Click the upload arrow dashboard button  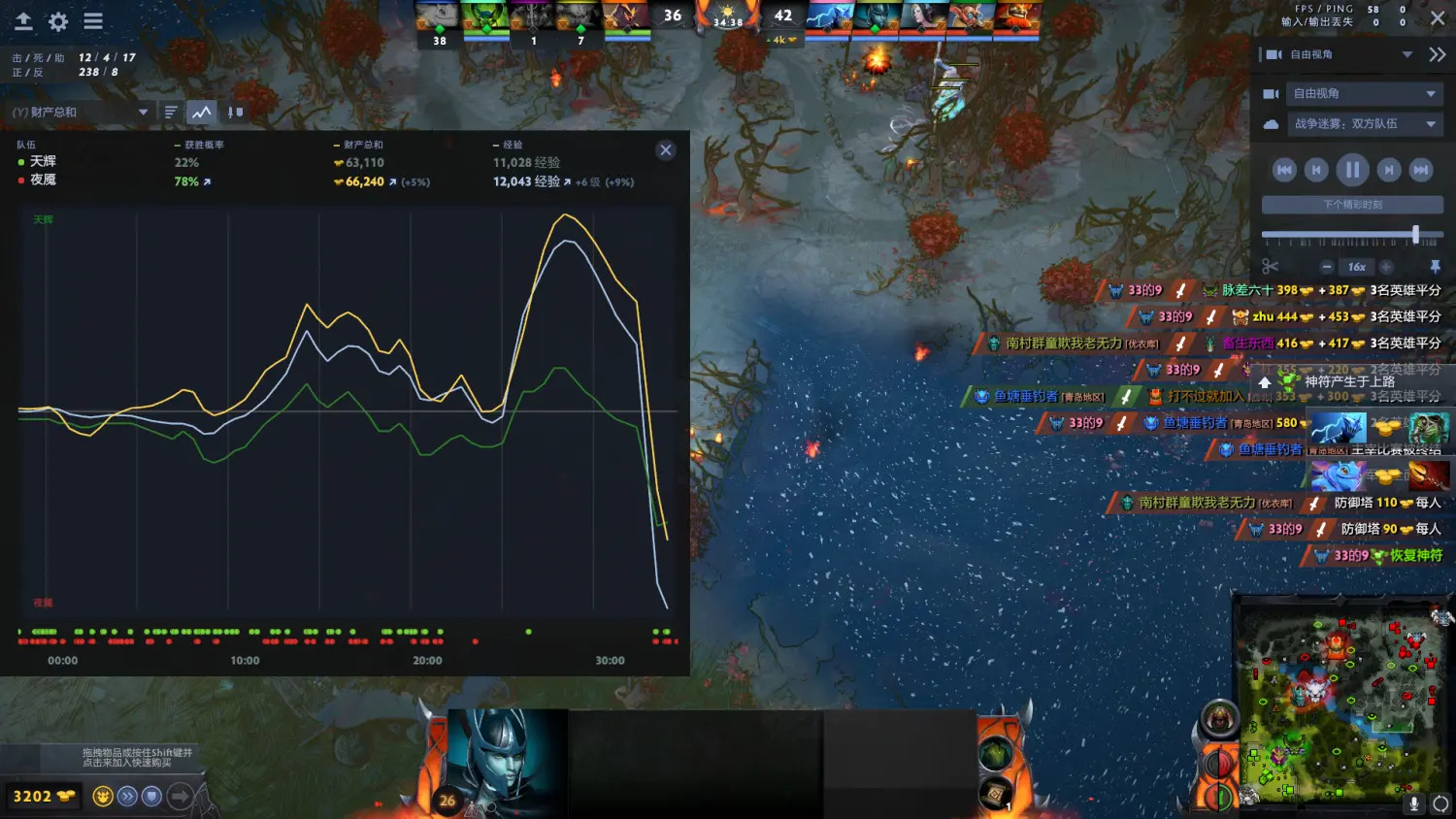click(23, 21)
